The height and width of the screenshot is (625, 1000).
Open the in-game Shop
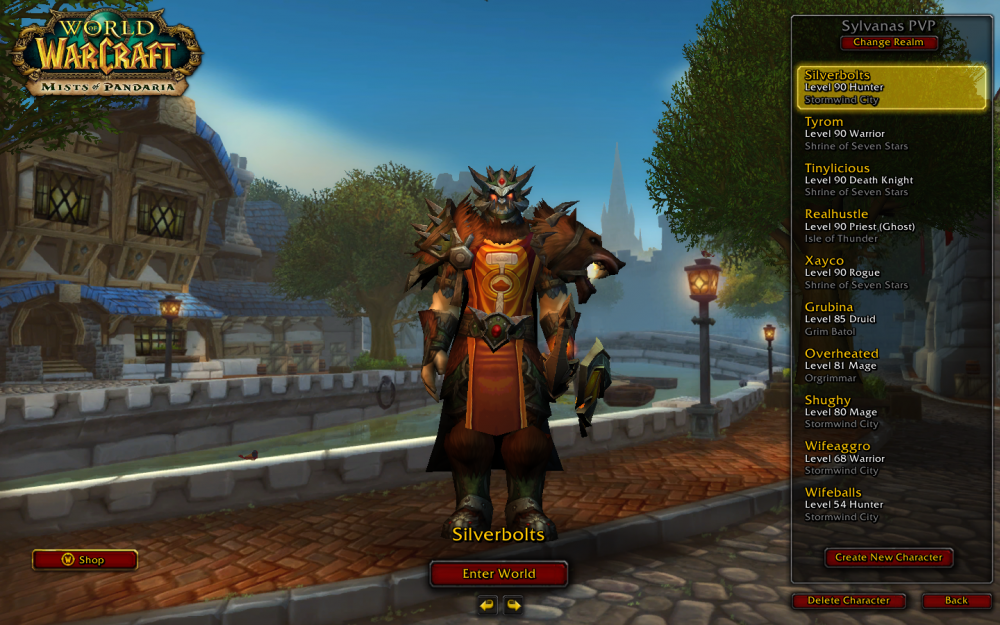(84, 560)
